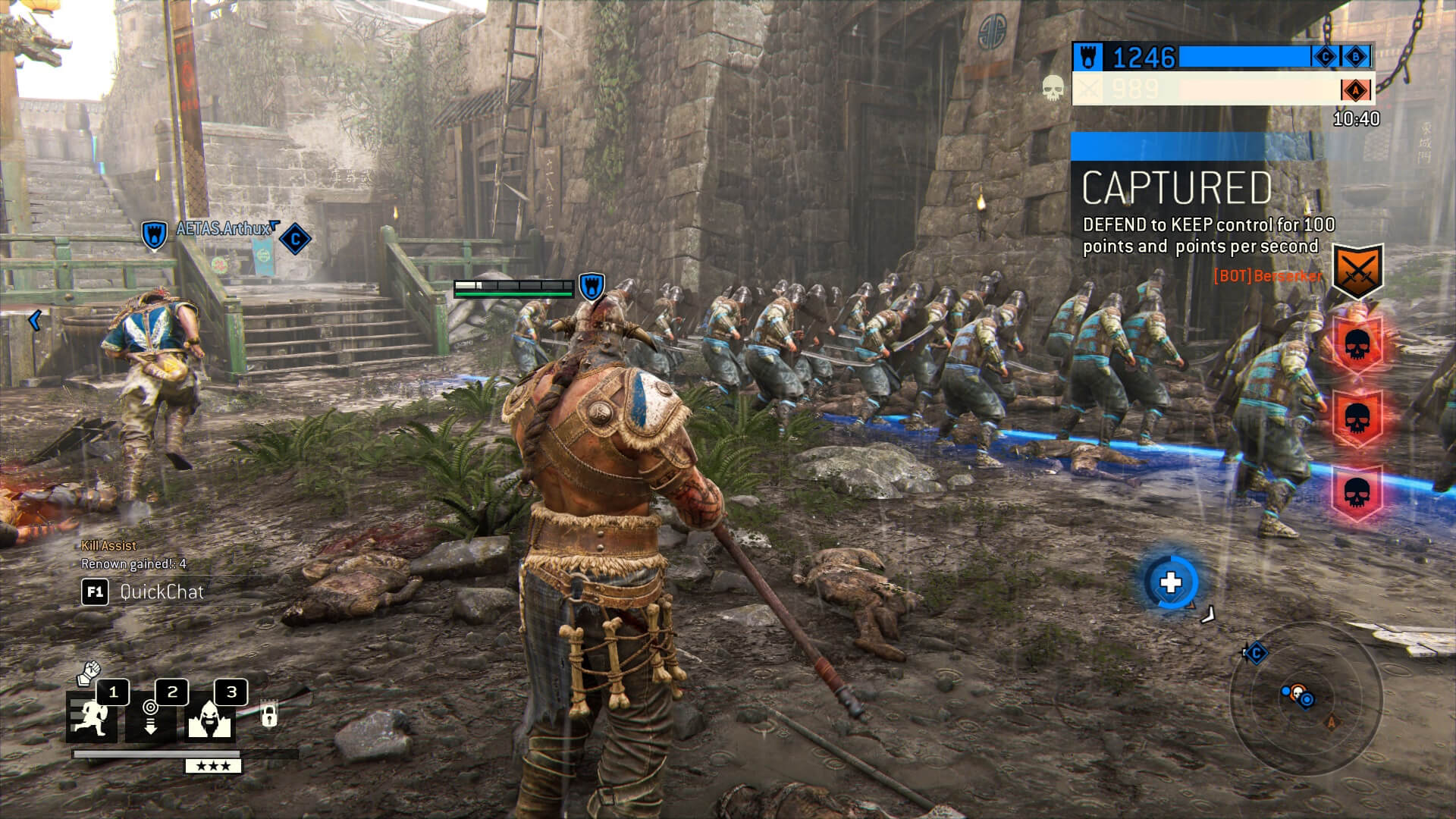Image resolution: width=1456 pixels, height=819 pixels.
Task: Toggle the B objective marker on the blue bar
Action: coord(1357,56)
